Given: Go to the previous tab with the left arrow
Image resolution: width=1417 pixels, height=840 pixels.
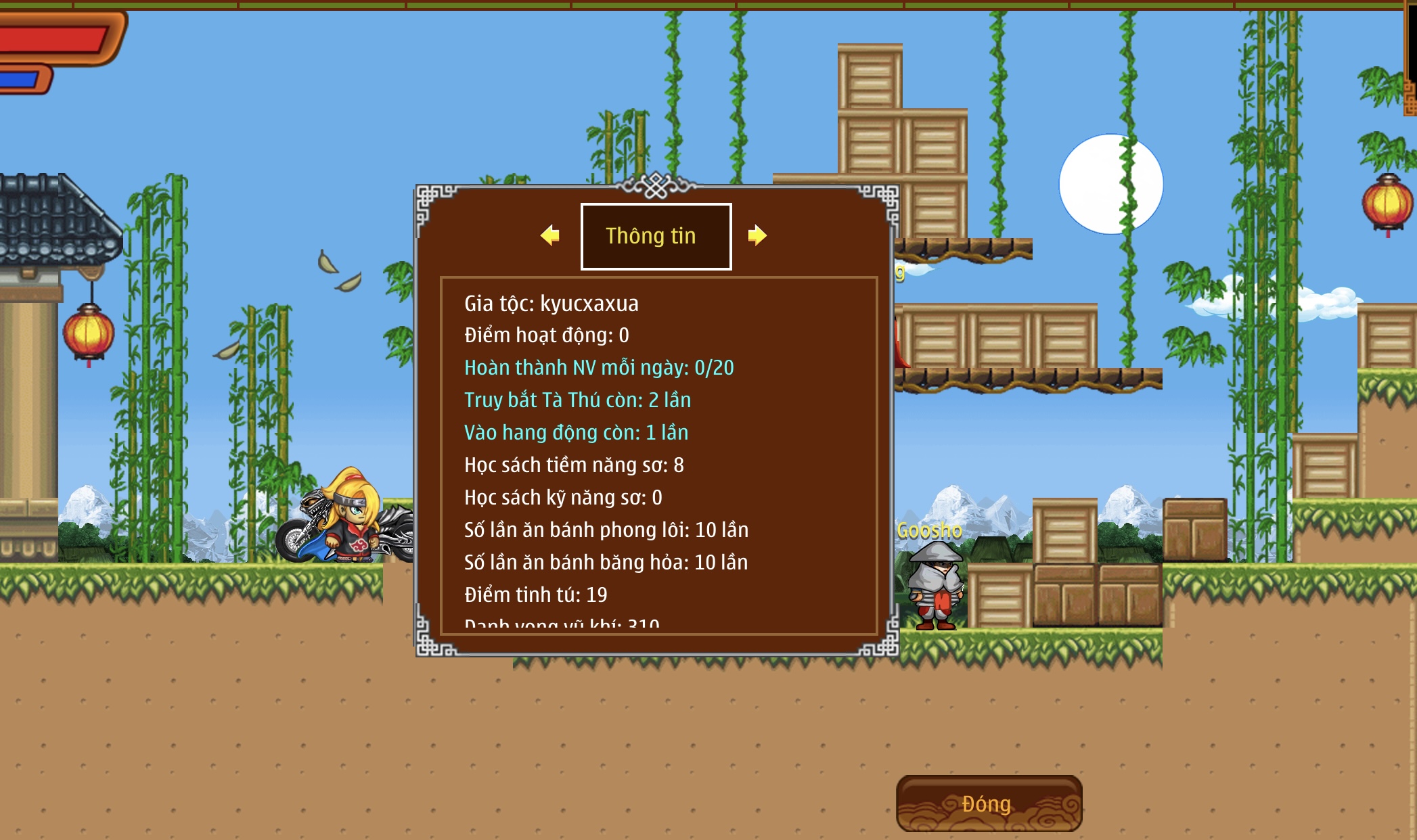Looking at the screenshot, I should (550, 235).
